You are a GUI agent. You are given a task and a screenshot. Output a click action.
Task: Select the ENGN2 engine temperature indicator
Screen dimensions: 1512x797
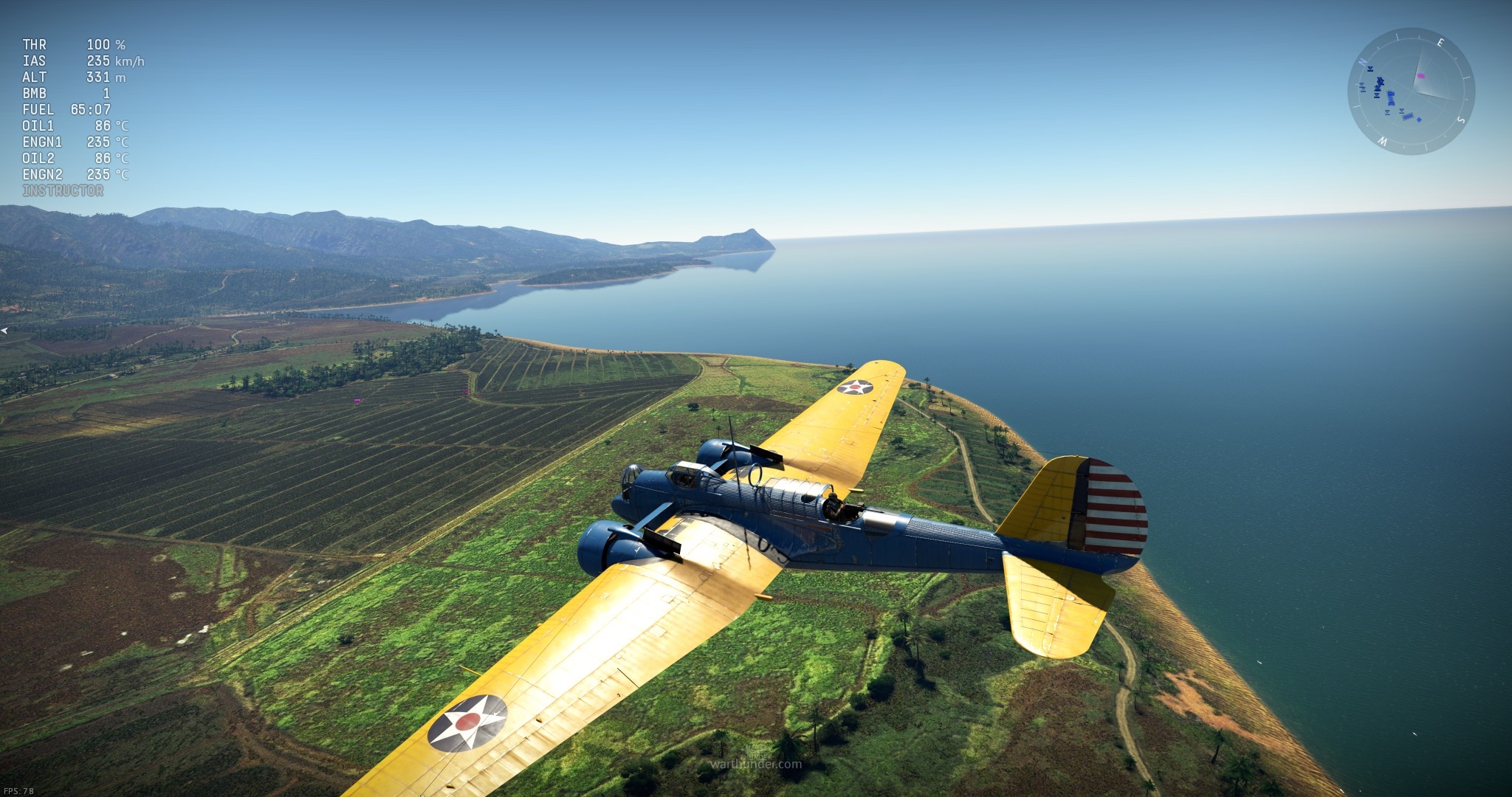(74, 174)
